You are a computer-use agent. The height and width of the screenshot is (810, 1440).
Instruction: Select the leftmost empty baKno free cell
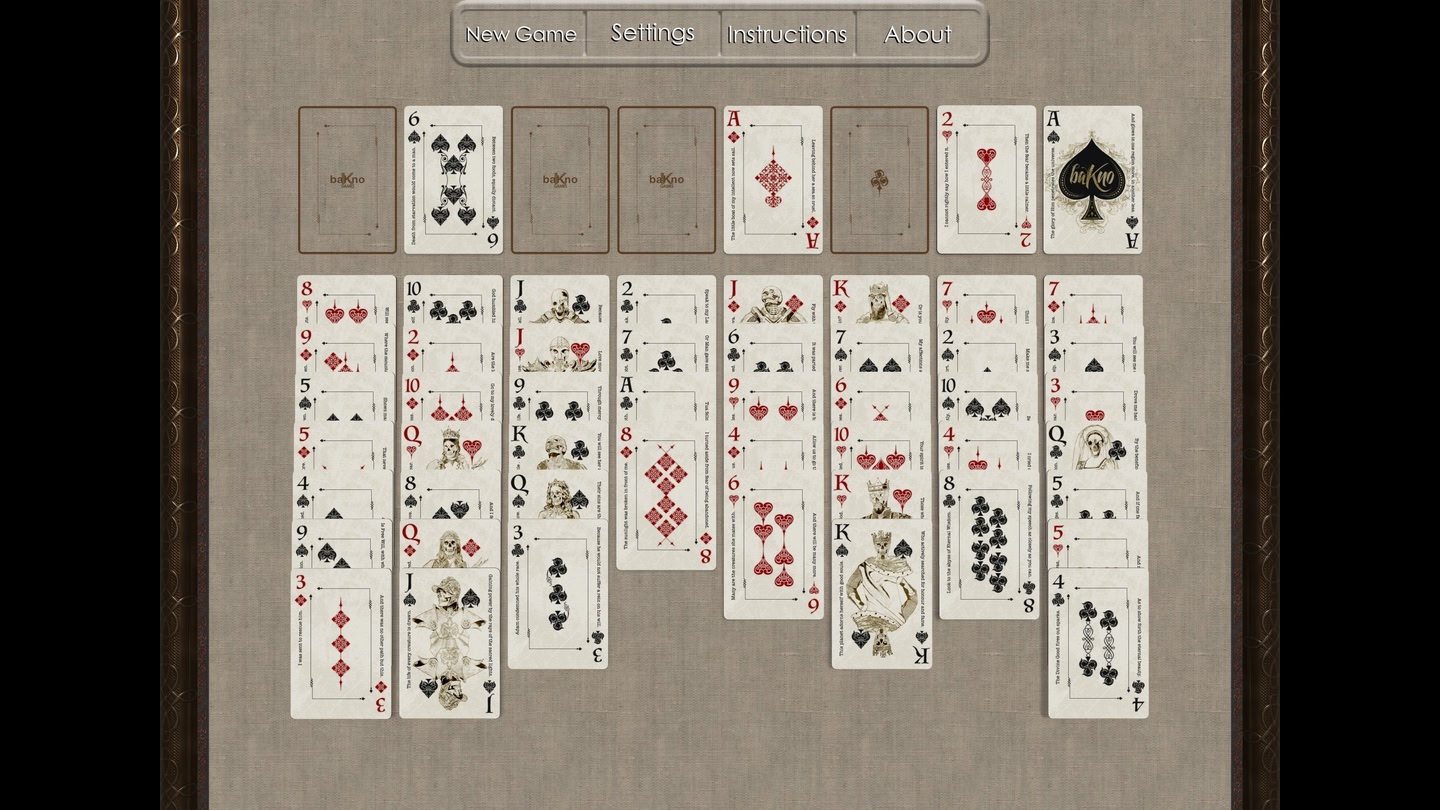[x=347, y=180]
